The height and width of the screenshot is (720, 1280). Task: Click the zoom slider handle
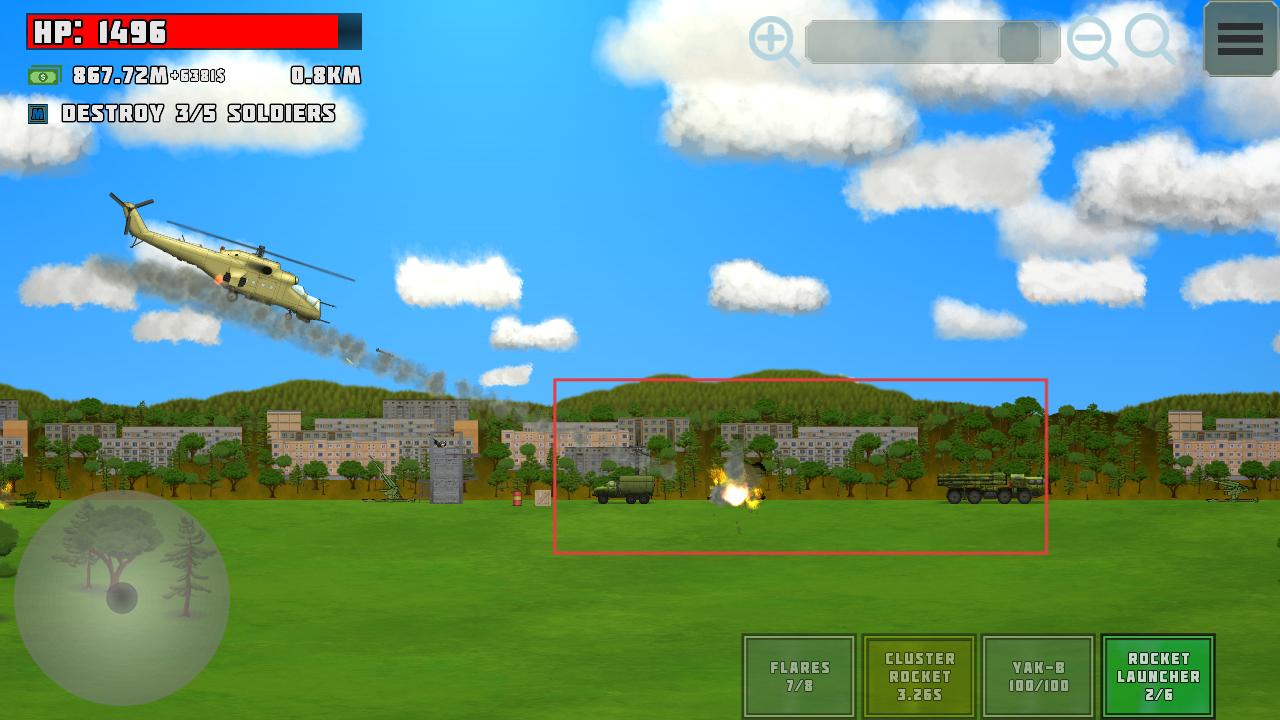[x=1020, y=43]
